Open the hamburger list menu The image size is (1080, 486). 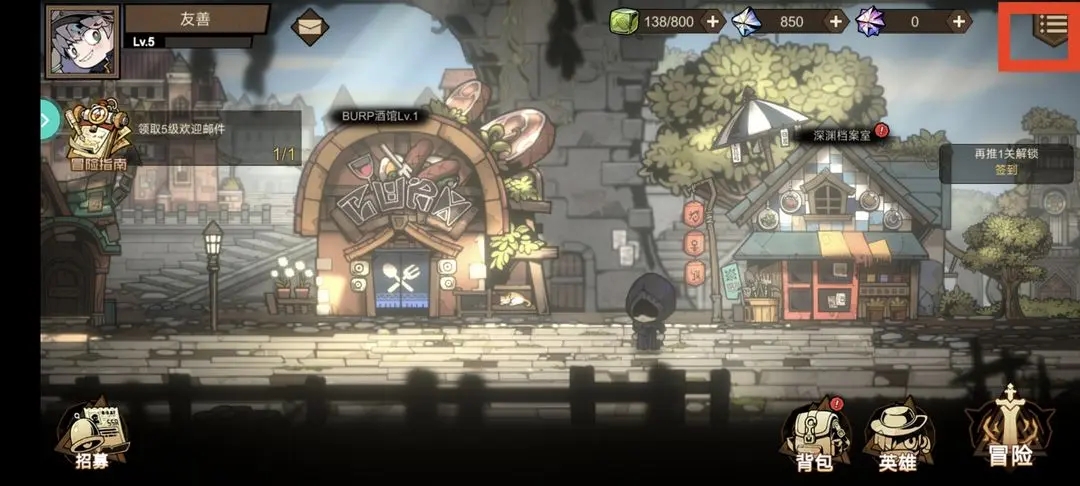click(1051, 27)
